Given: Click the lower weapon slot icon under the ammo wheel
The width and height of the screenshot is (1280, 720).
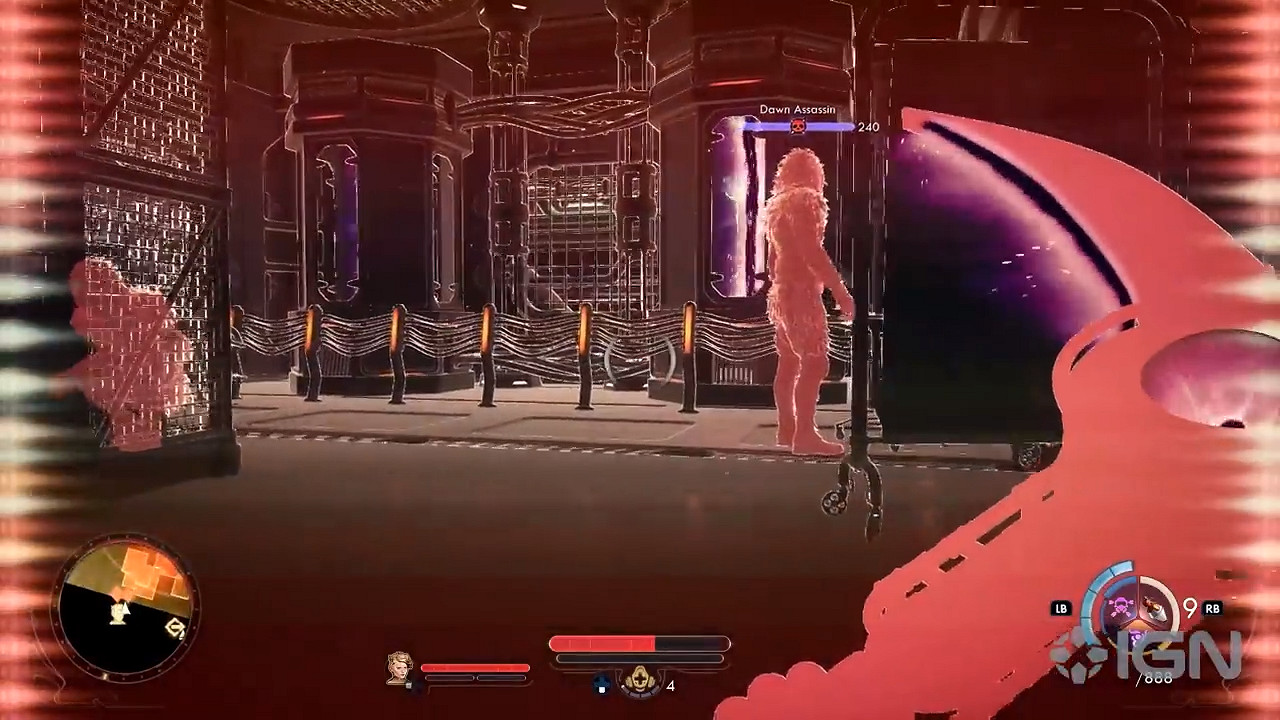Looking at the screenshot, I should [1137, 638].
